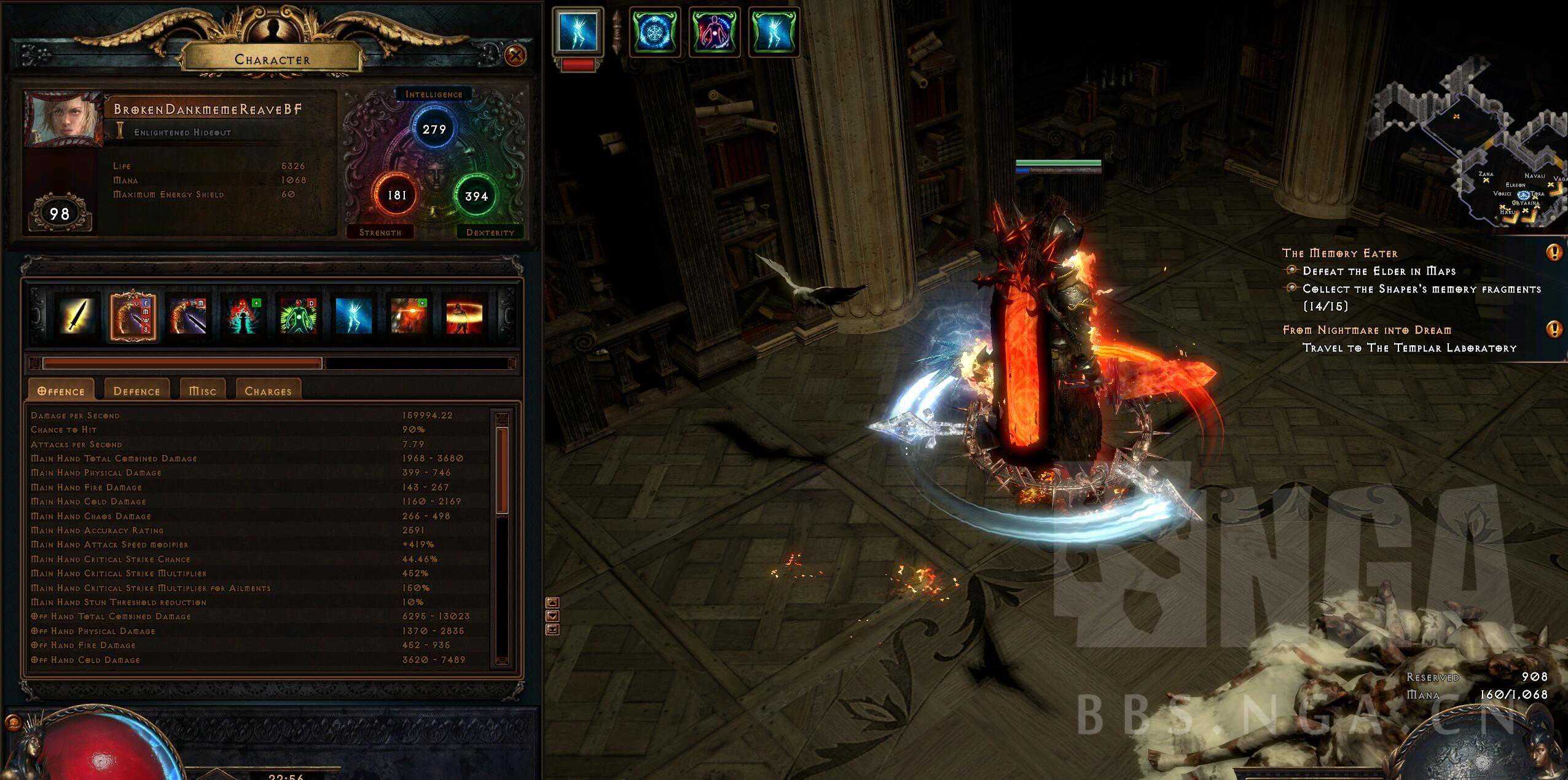Screen dimensions: 1568x780
Task: Select the red fire ring skill icon
Action: coord(464,316)
